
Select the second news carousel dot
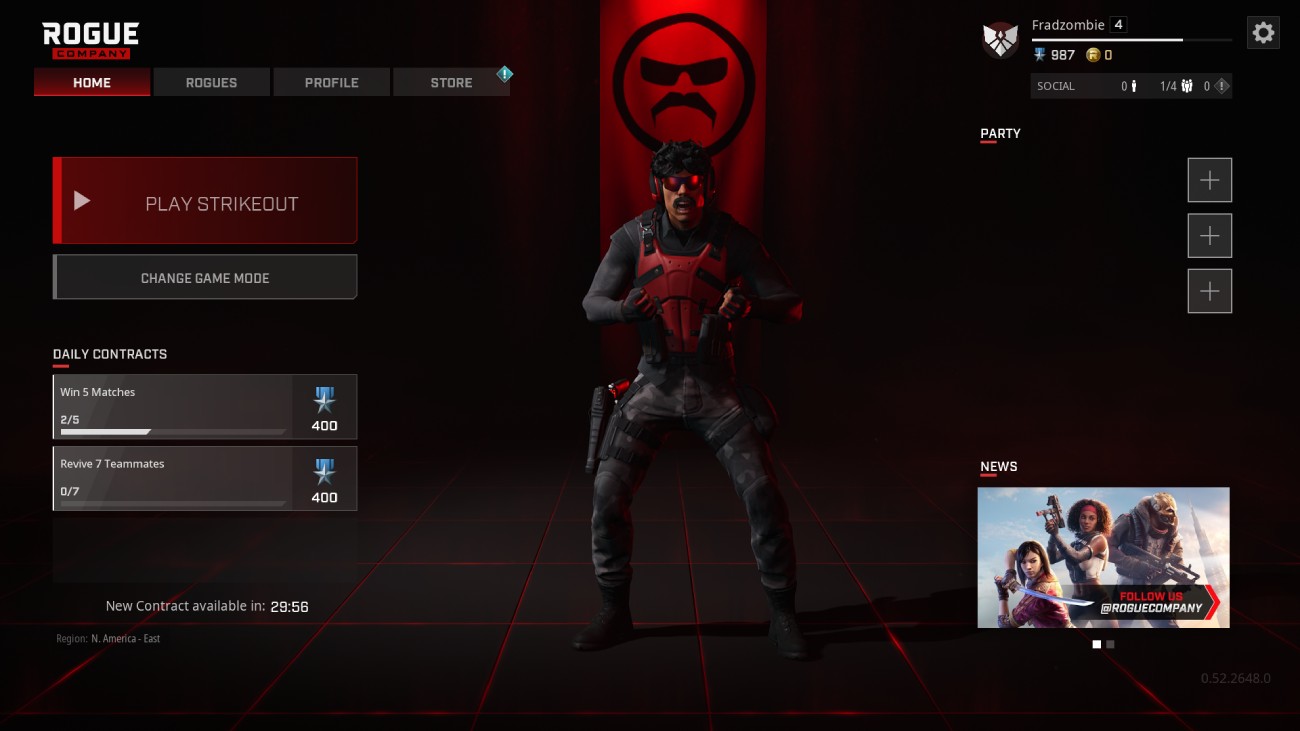point(1110,644)
